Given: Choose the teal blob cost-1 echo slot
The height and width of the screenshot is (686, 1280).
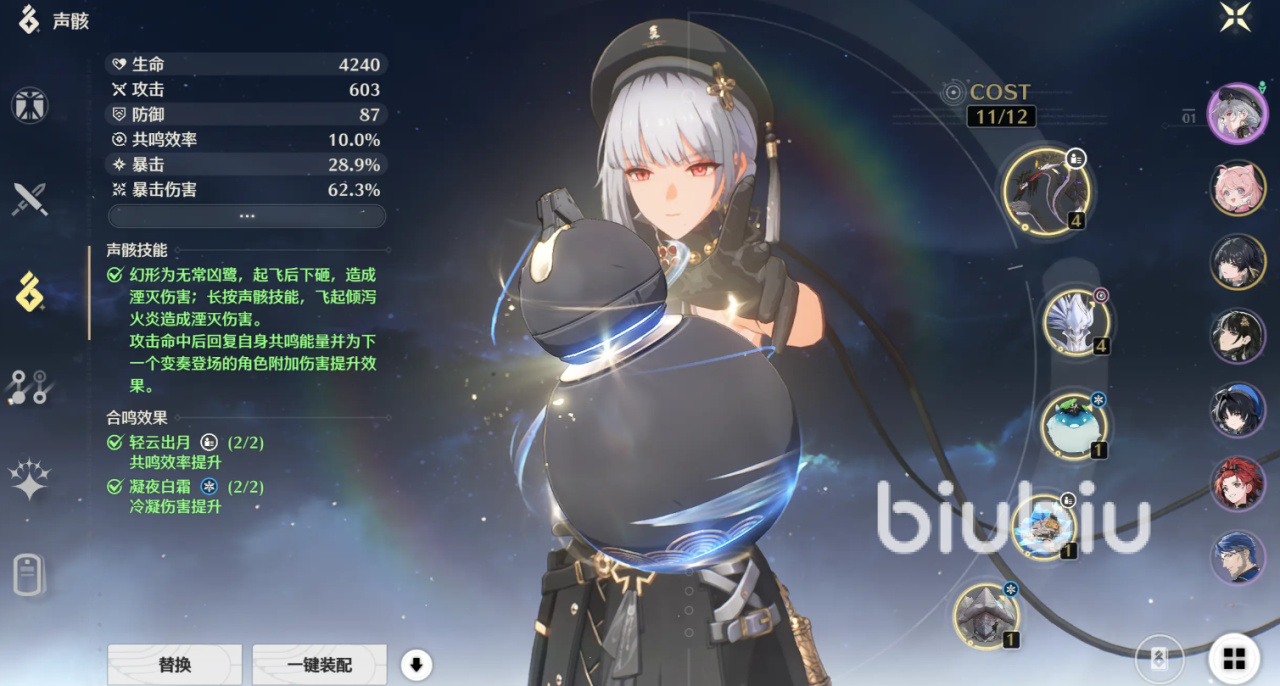Looking at the screenshot, I should coord(1074,425).
